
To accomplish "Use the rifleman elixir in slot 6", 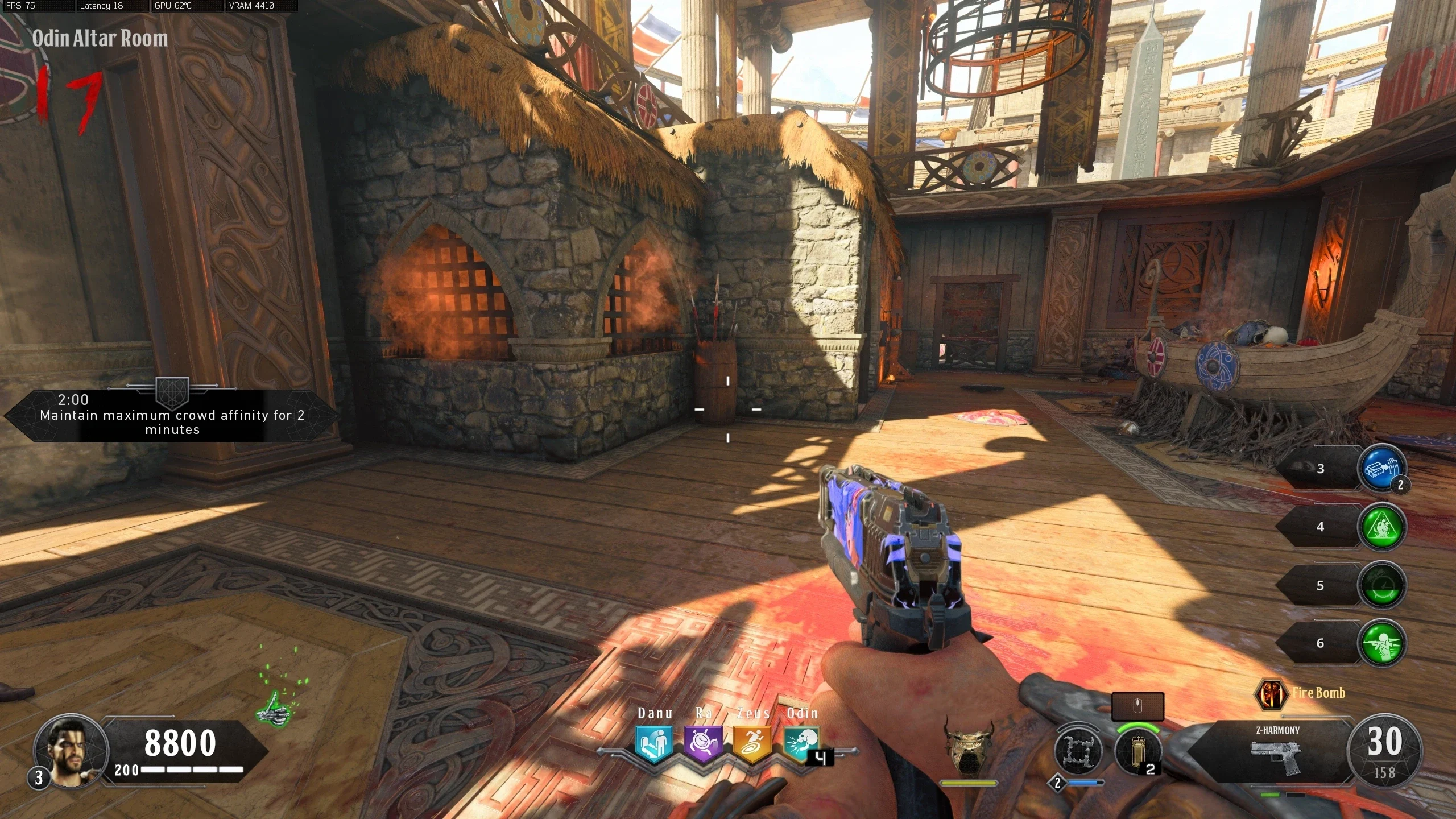I will pos(1381,643).
